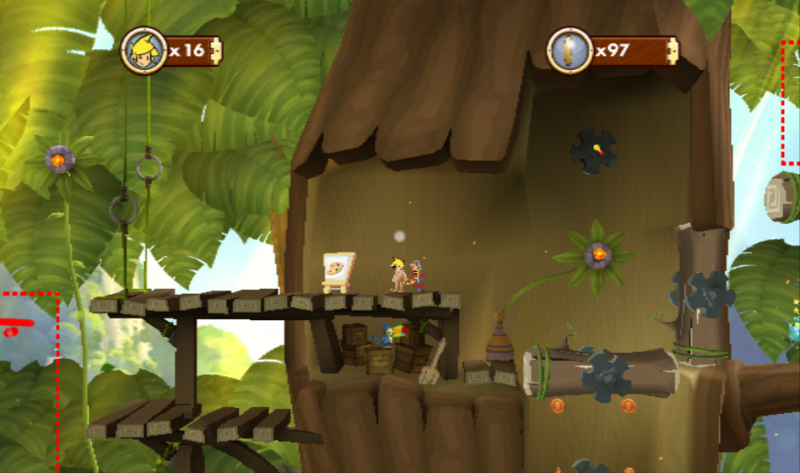The height and width of the screenshot is (473, 800).
Task: Click the blonde character lives portrait
Action: point(141,50)
